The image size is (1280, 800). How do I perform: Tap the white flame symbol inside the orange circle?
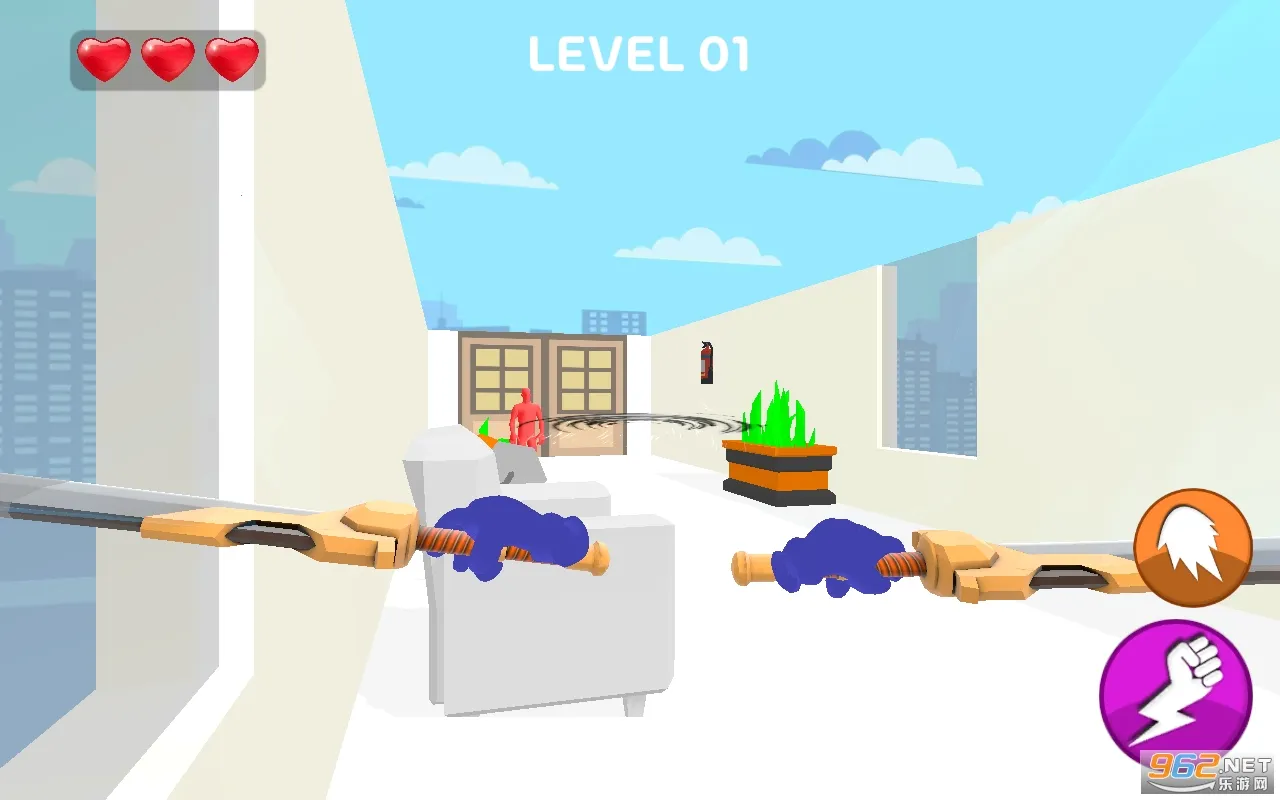click(1189, 543)
